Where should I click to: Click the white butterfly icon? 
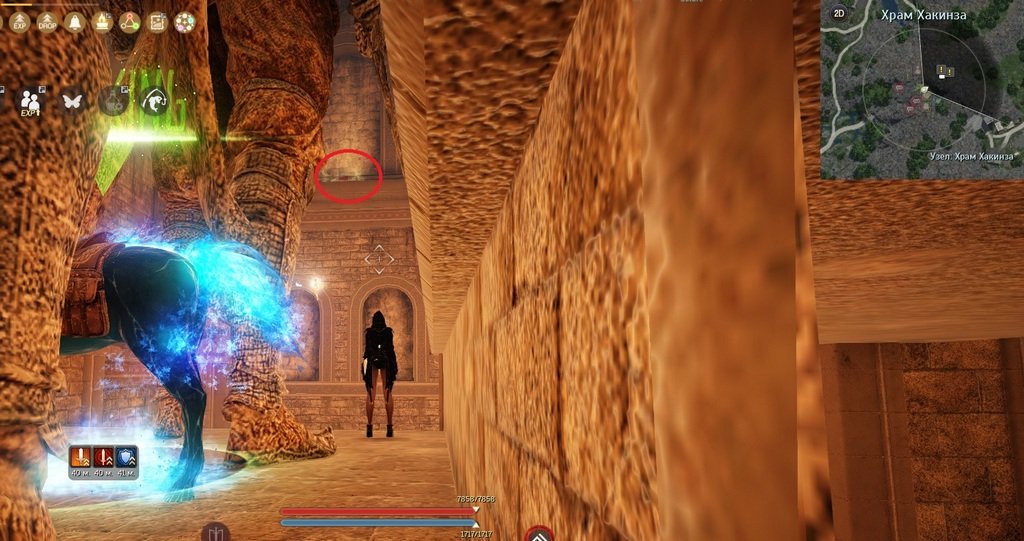pyautogui.click(x=72, y=100)
